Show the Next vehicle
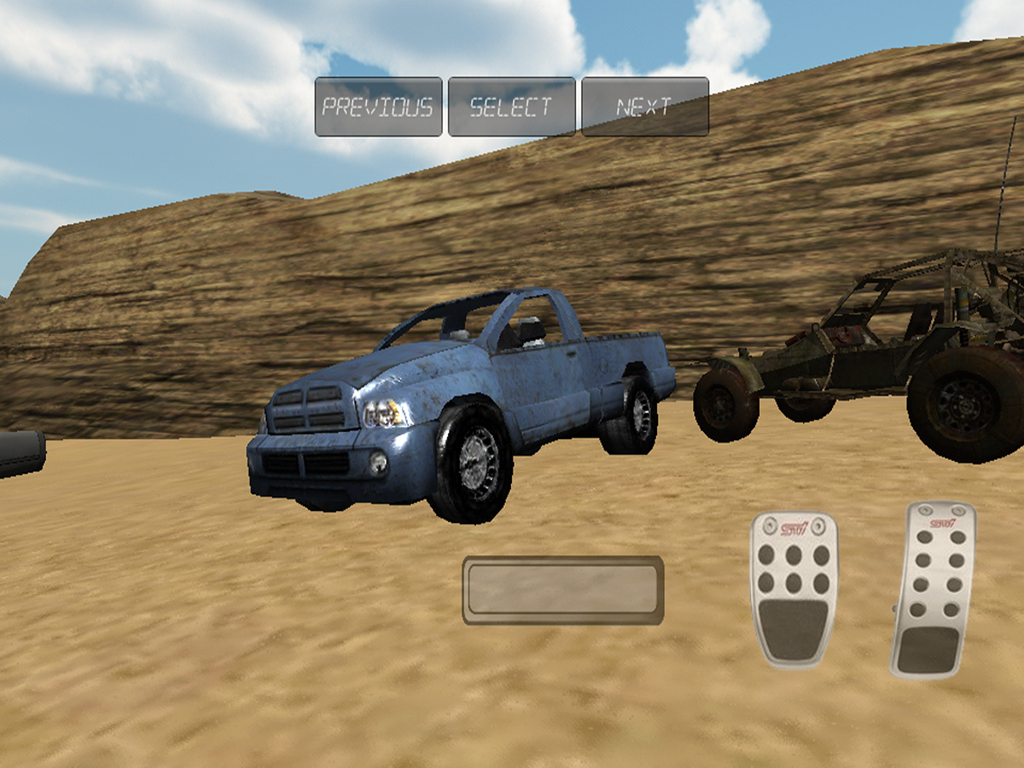1024x768 pixels. (x=645, y=107)
